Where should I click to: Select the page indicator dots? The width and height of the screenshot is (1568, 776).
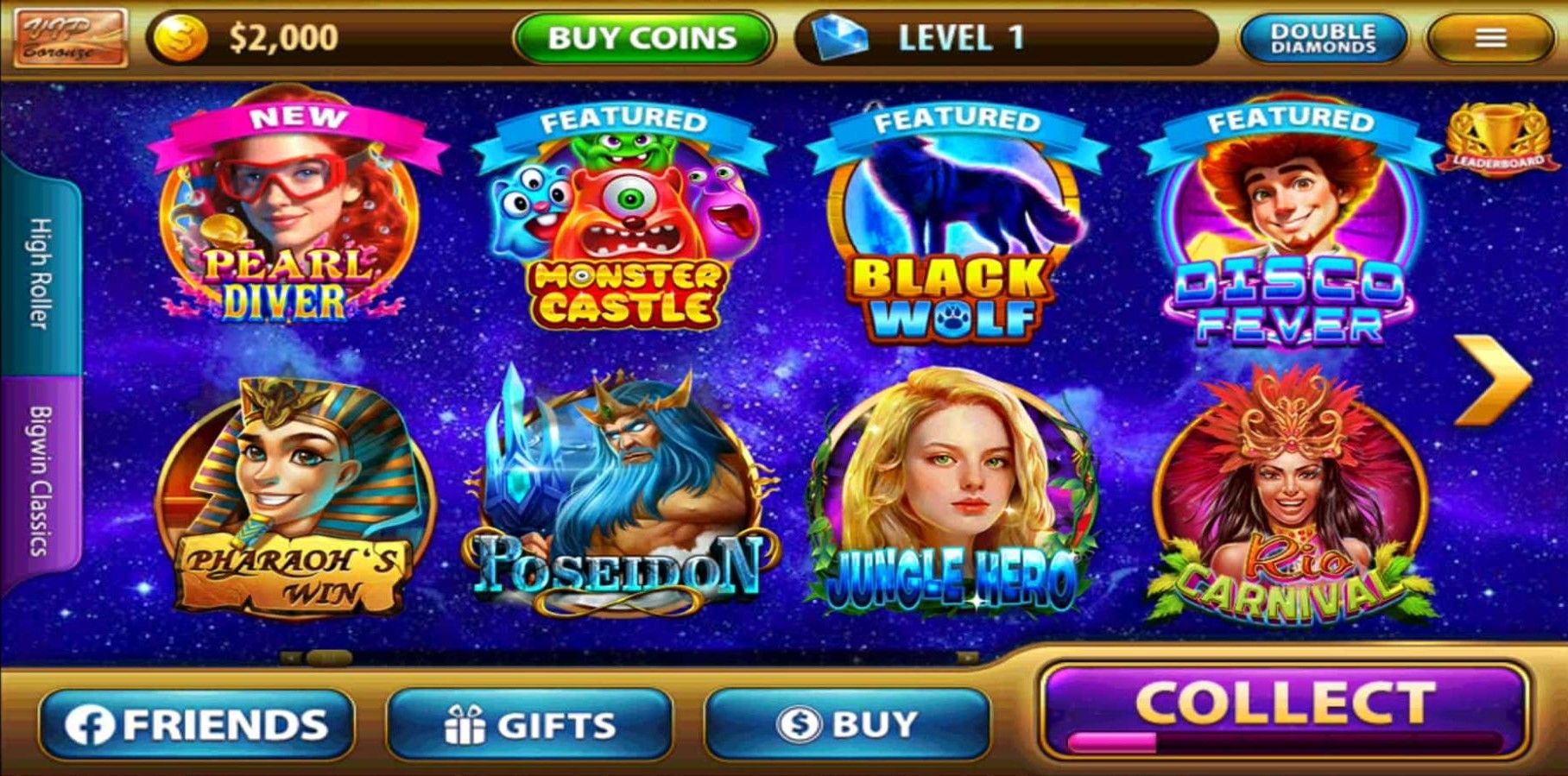pyautogui.click(x=316, y=658)
